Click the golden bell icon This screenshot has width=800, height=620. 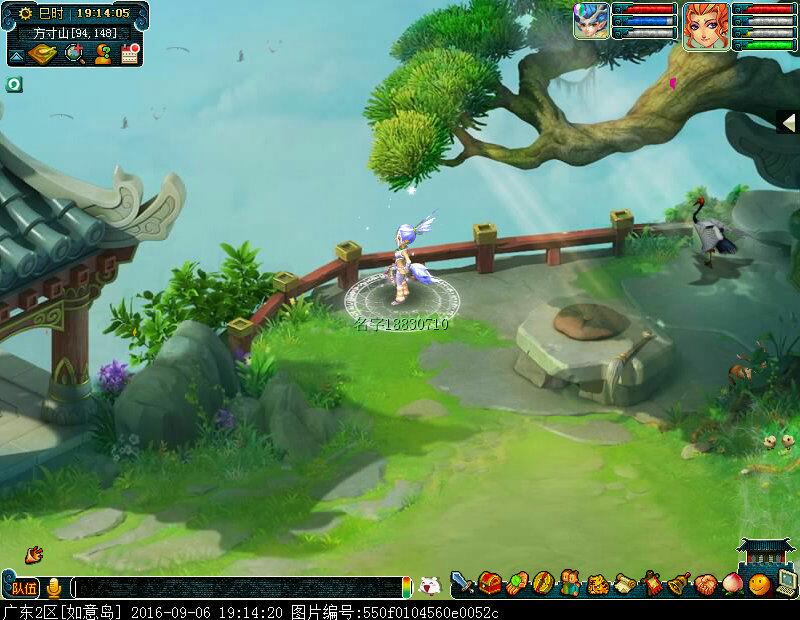pos(679,583)
